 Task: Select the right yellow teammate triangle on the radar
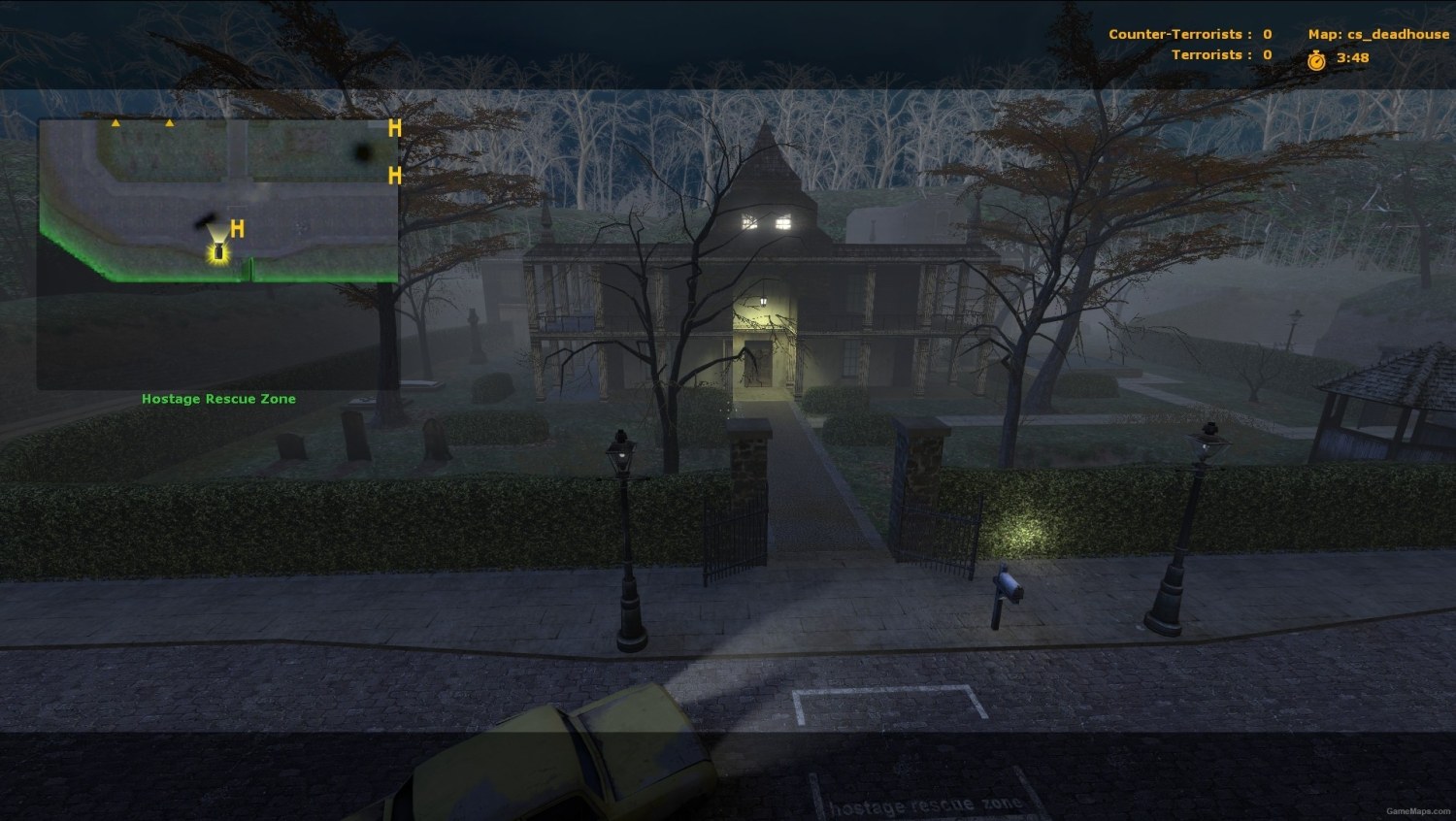pyautogui.click(x=171, y=124)
